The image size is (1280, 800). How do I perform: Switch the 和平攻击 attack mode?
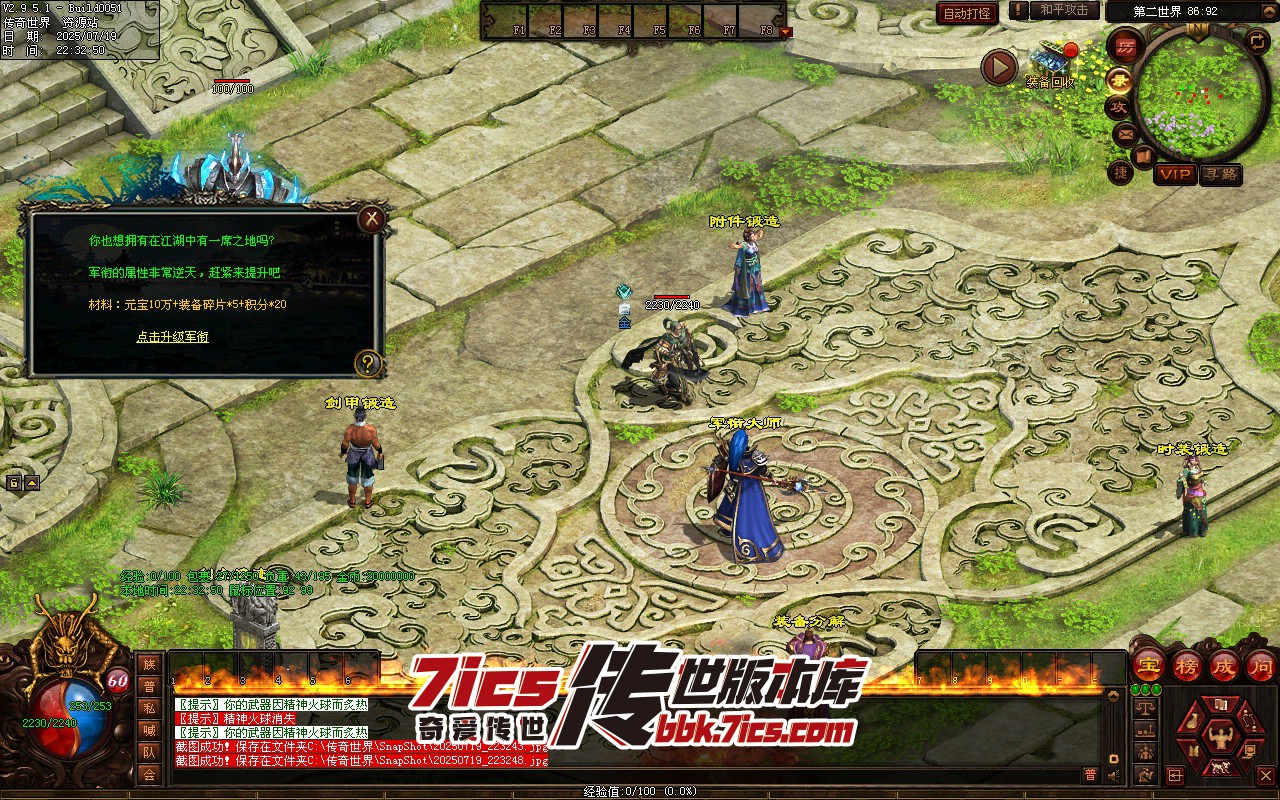(1063, 10)
